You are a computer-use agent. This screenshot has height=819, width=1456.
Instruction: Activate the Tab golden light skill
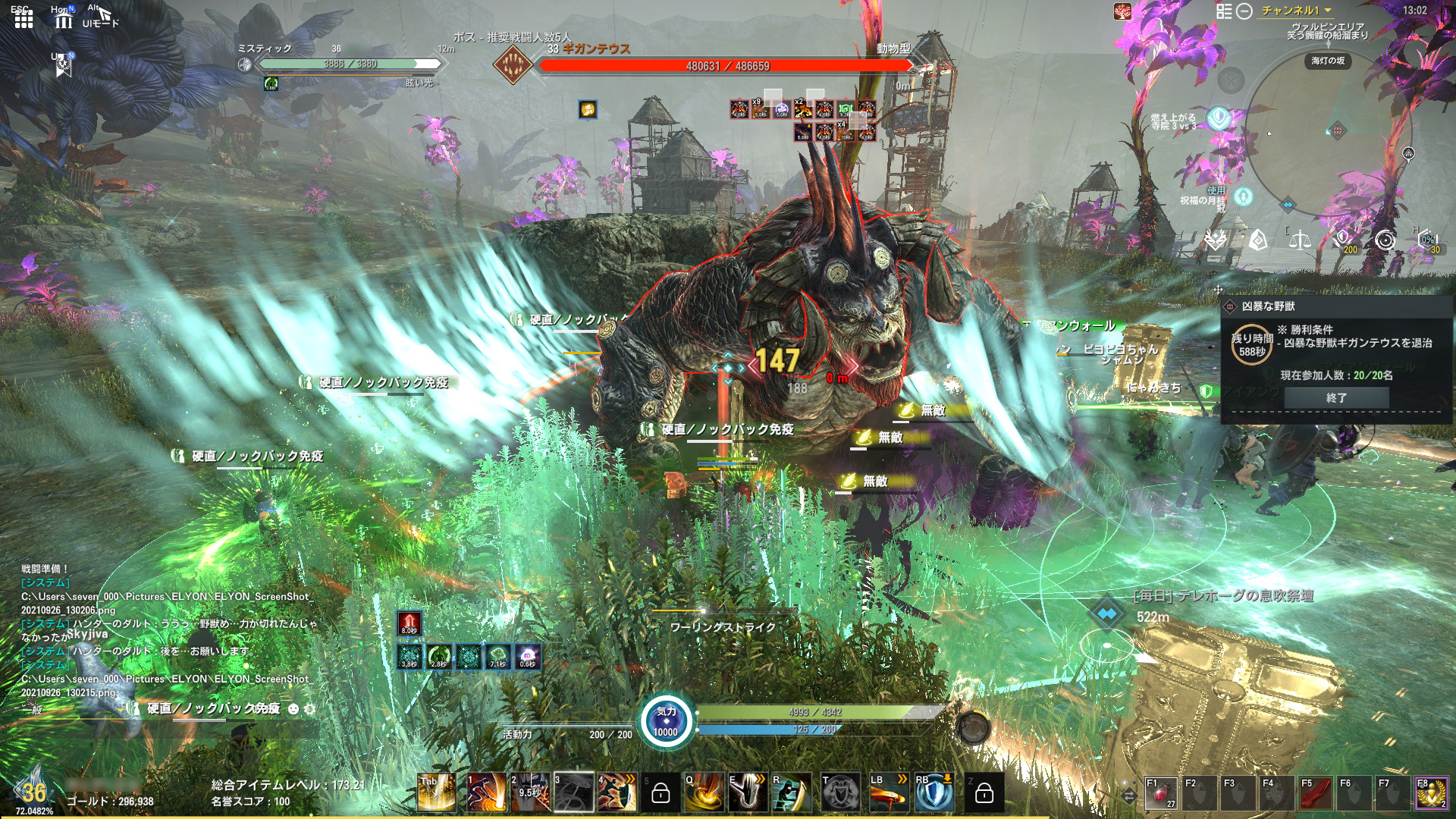pyautogui.click(x=436, y=793)
